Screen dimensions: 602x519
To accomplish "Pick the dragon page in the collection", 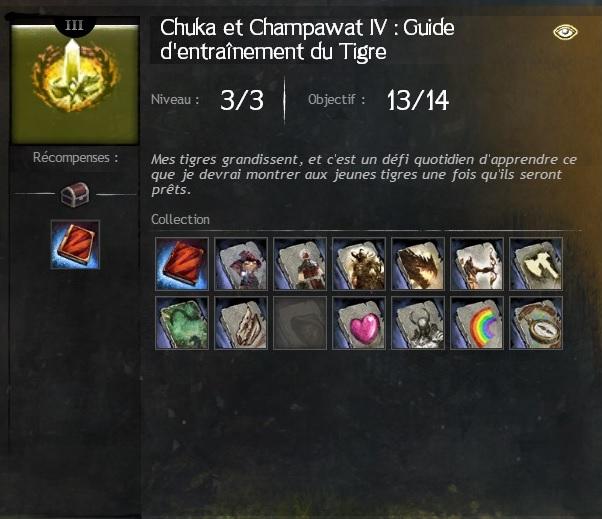I will tap(418, 263).
